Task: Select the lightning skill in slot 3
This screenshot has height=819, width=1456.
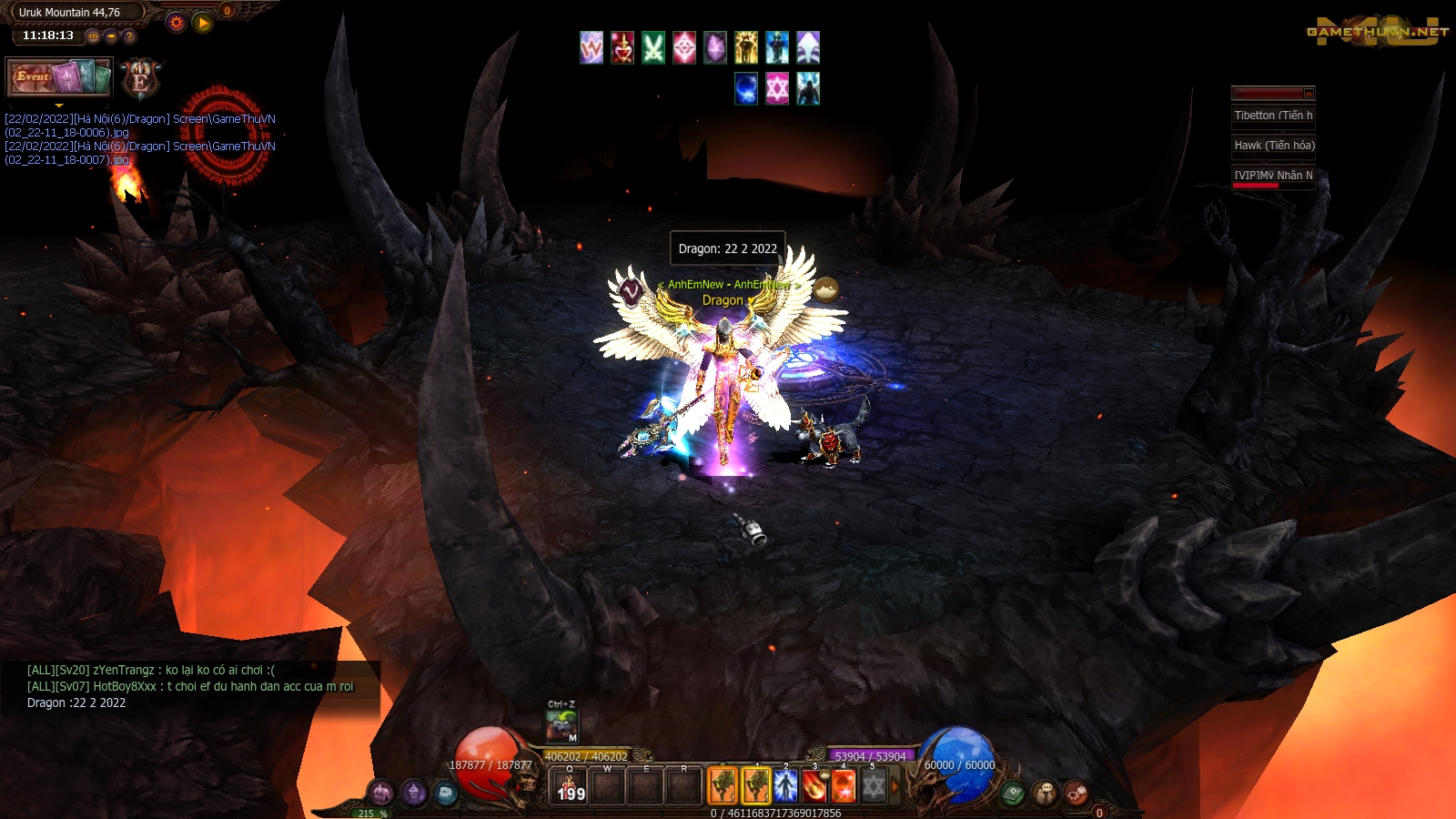Action: click(814, 786)
